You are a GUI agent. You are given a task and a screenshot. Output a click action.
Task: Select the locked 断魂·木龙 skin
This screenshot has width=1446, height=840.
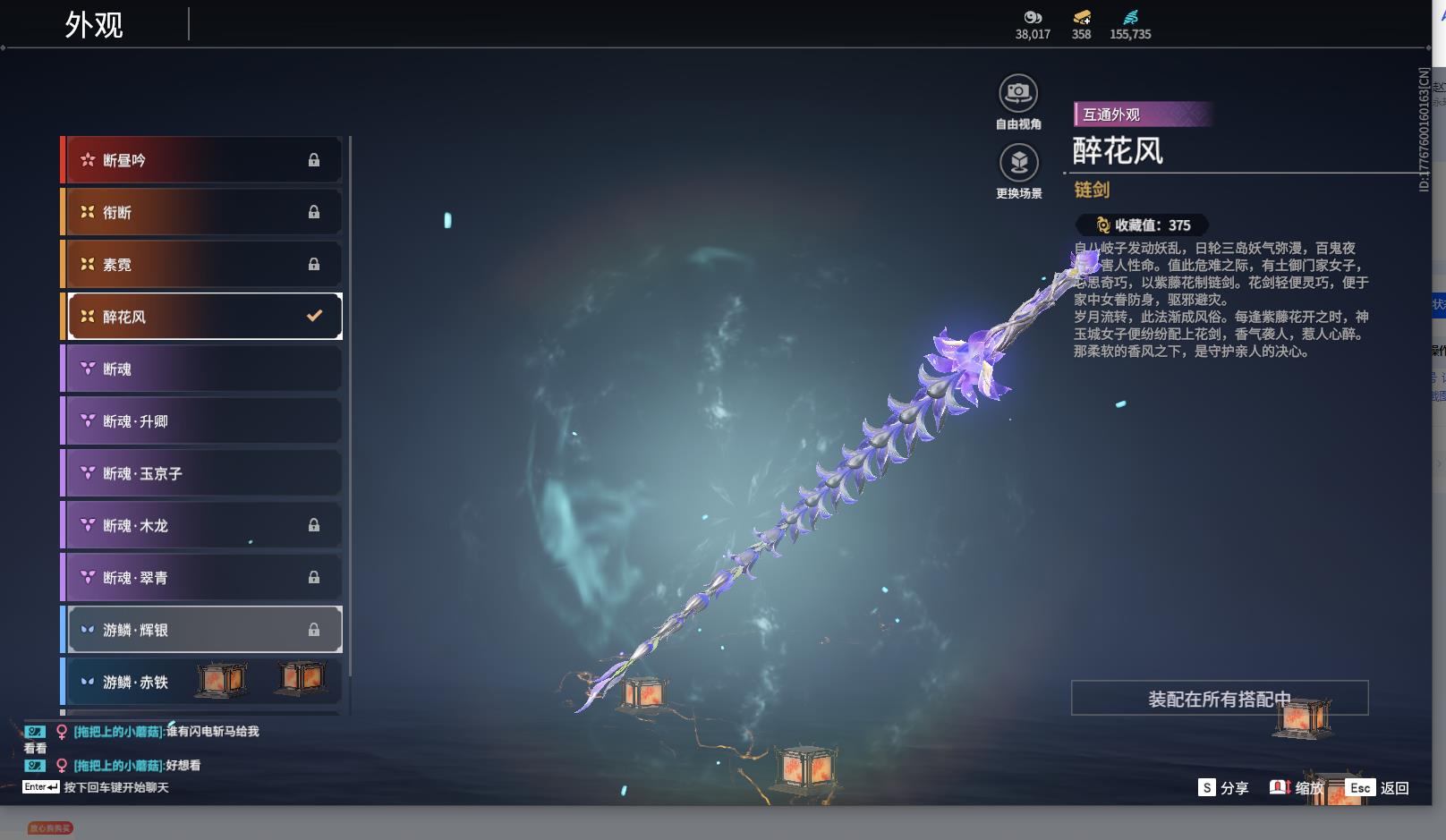coord(203,525)
